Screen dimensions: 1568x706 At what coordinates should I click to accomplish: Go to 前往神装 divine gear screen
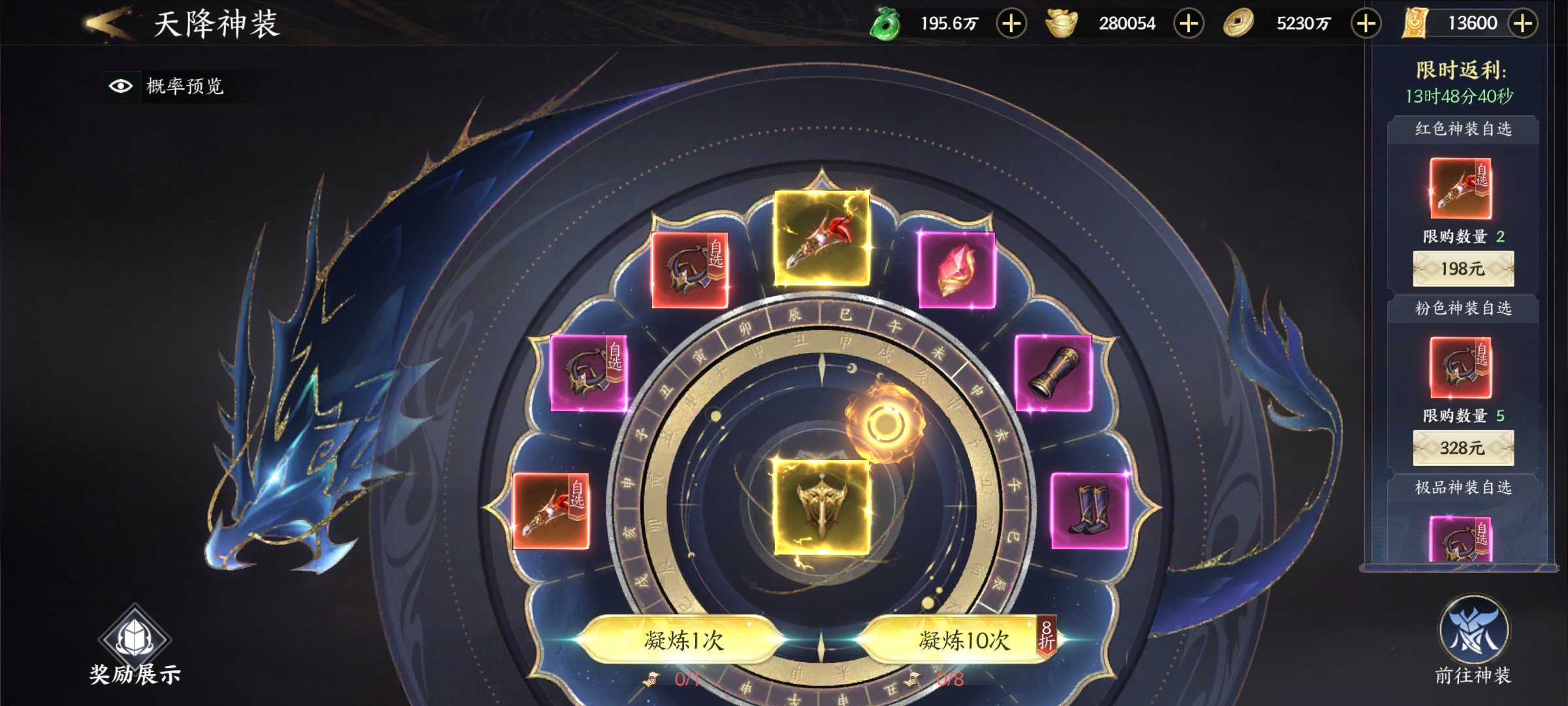[x=1473, y=641]
